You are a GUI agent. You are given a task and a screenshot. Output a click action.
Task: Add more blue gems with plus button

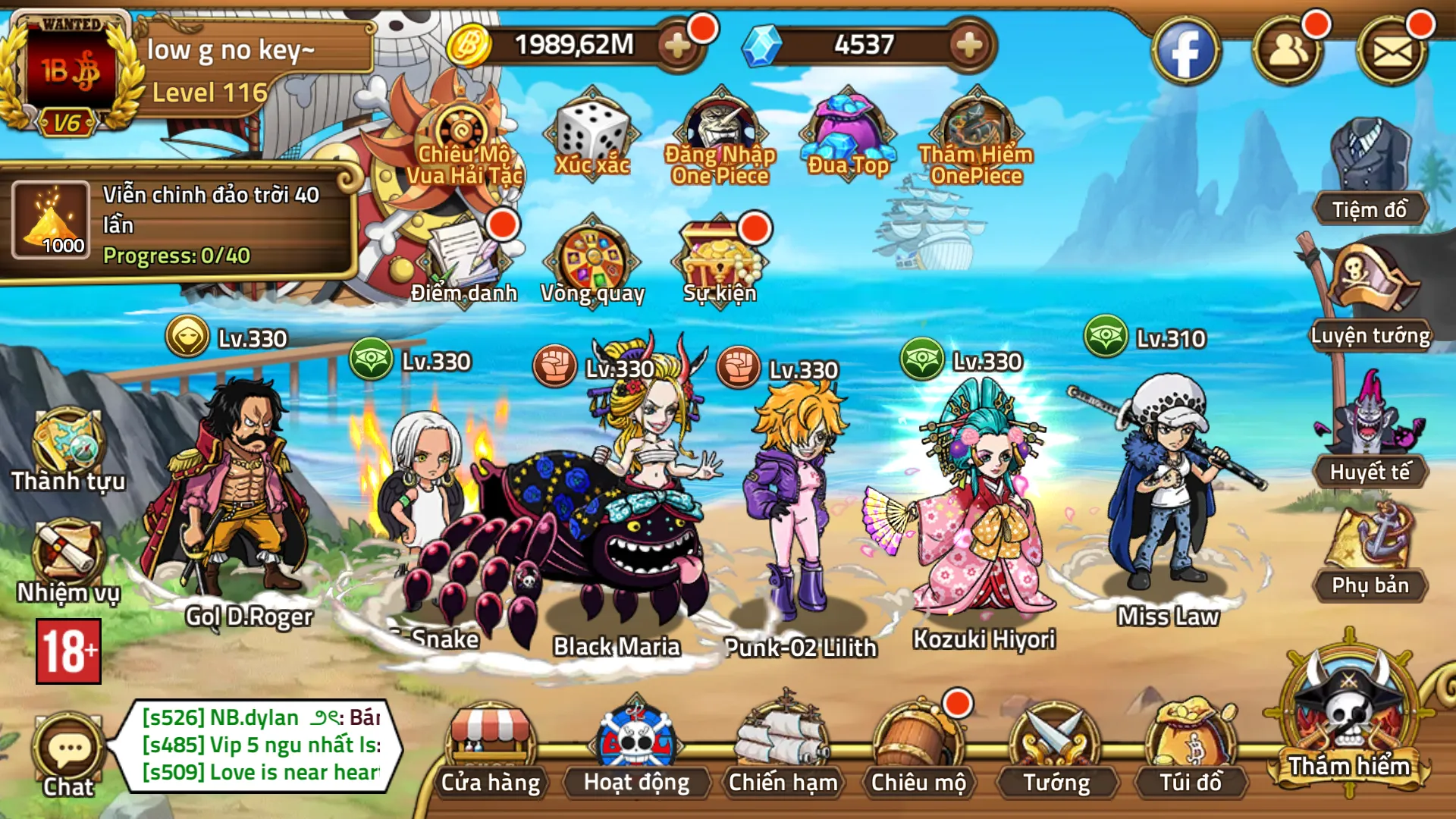click(968, 45)
